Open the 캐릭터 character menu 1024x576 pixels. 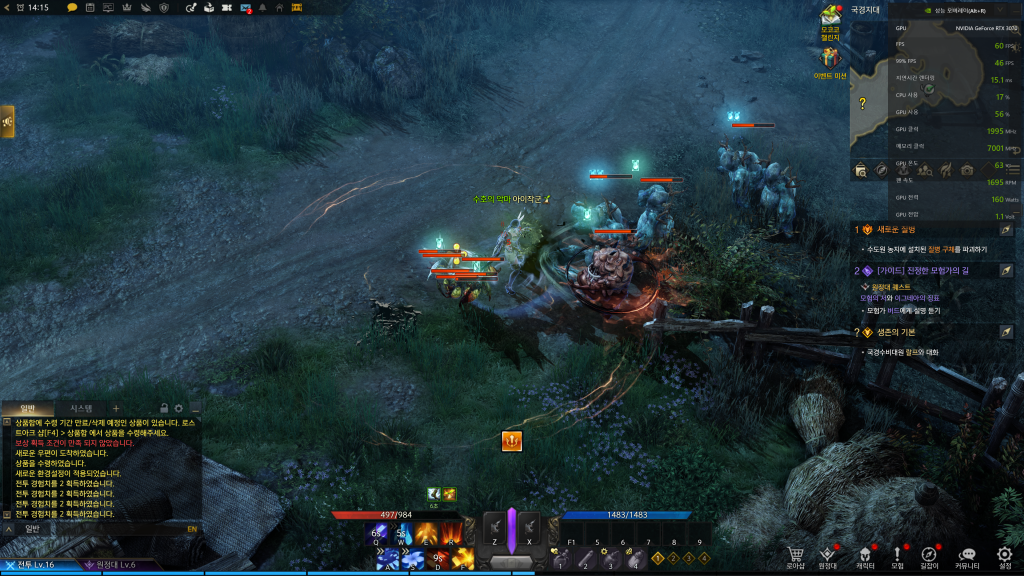click(865, 556)
